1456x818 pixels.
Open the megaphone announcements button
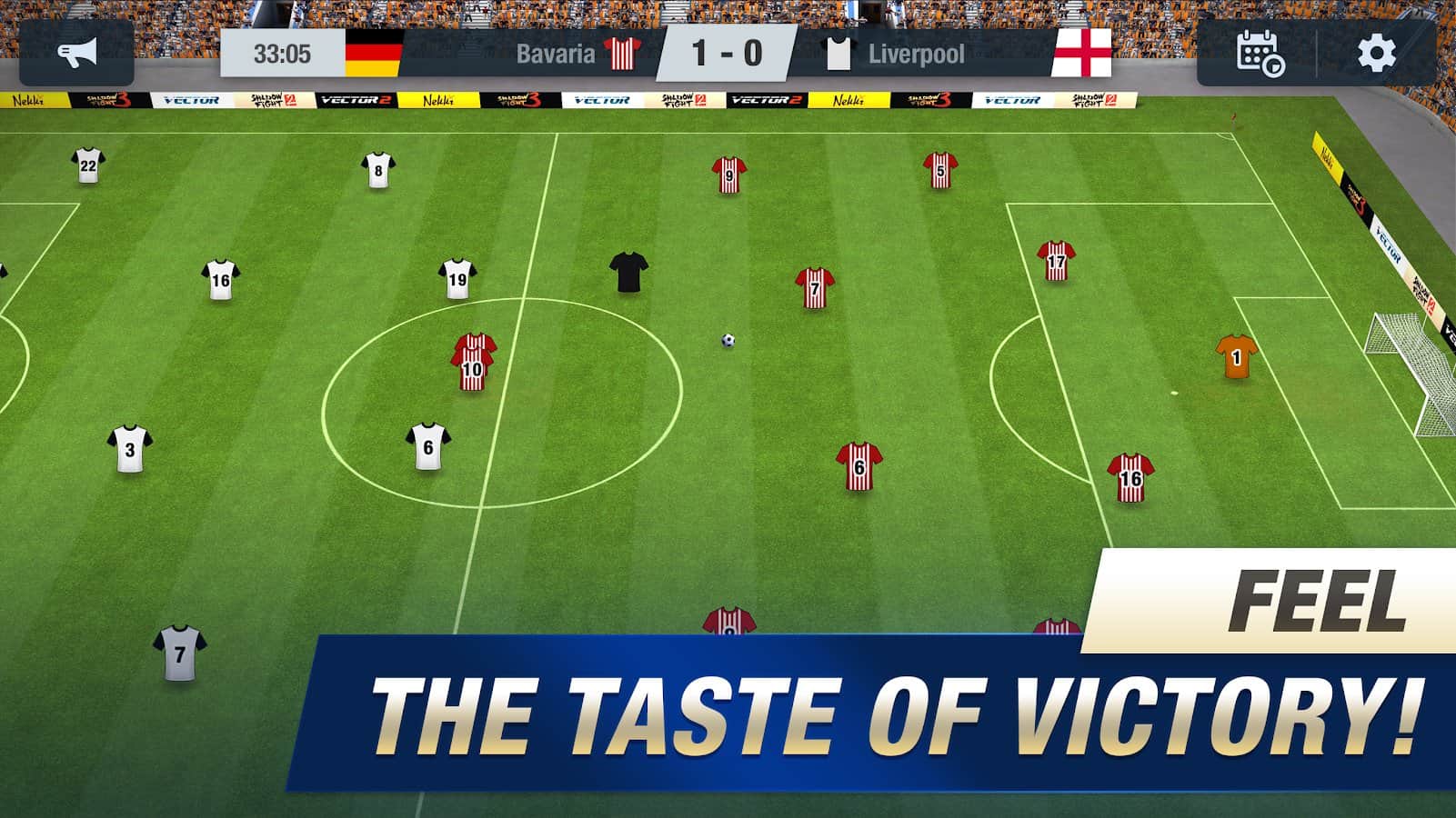[76, 54]
